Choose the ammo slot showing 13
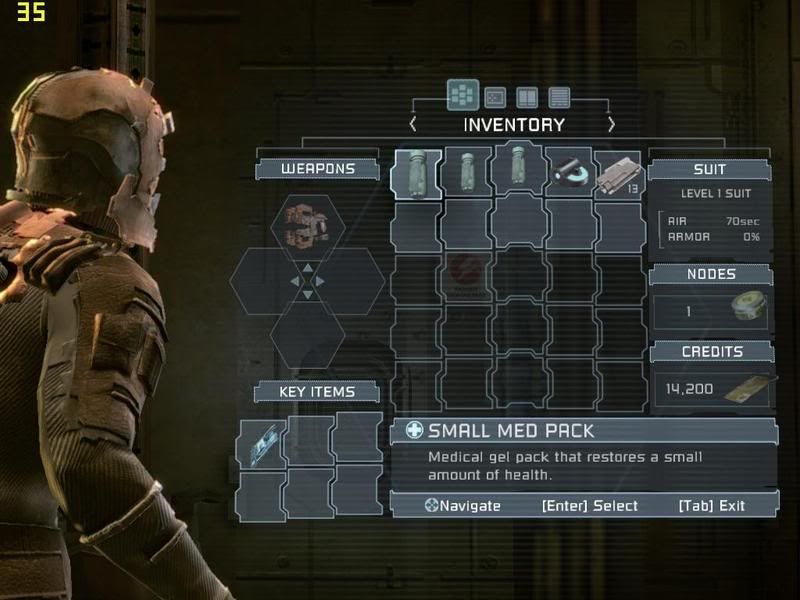The height and width of the screenshot is (600, 800). (x=618, y=174)
